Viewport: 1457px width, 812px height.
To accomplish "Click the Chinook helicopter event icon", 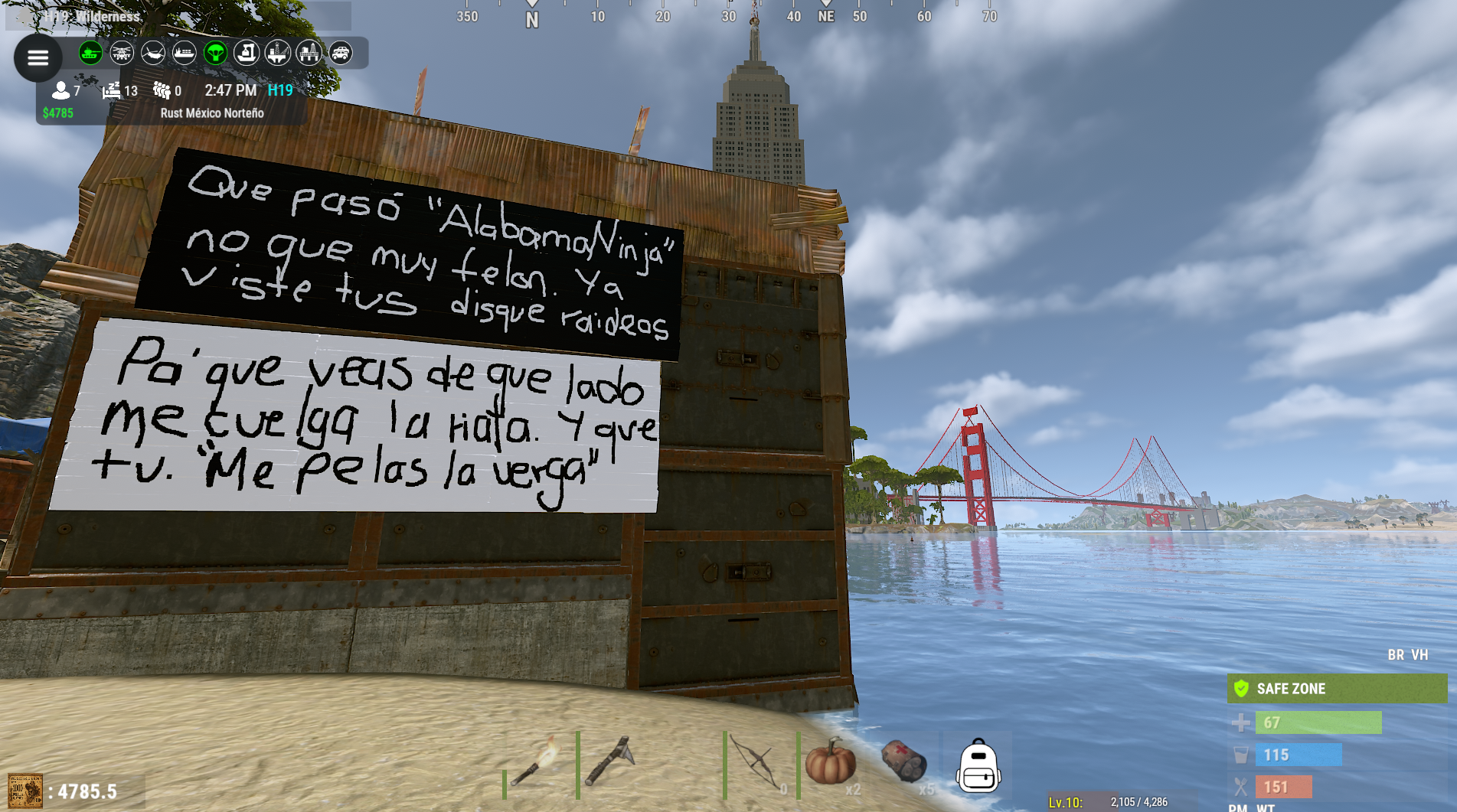I will [153, 53].
